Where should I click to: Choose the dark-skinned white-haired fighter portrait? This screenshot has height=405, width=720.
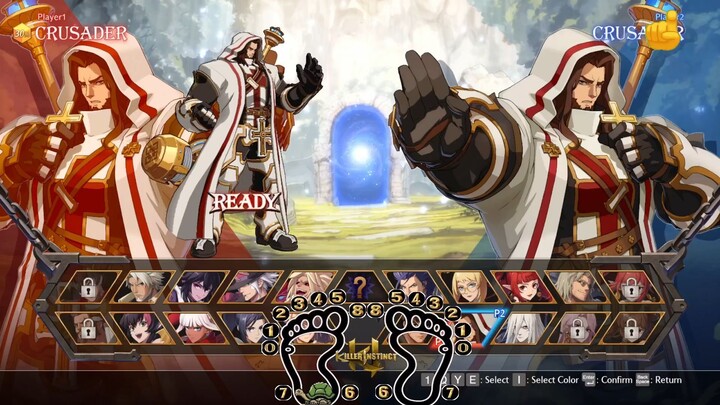(194, 327)
